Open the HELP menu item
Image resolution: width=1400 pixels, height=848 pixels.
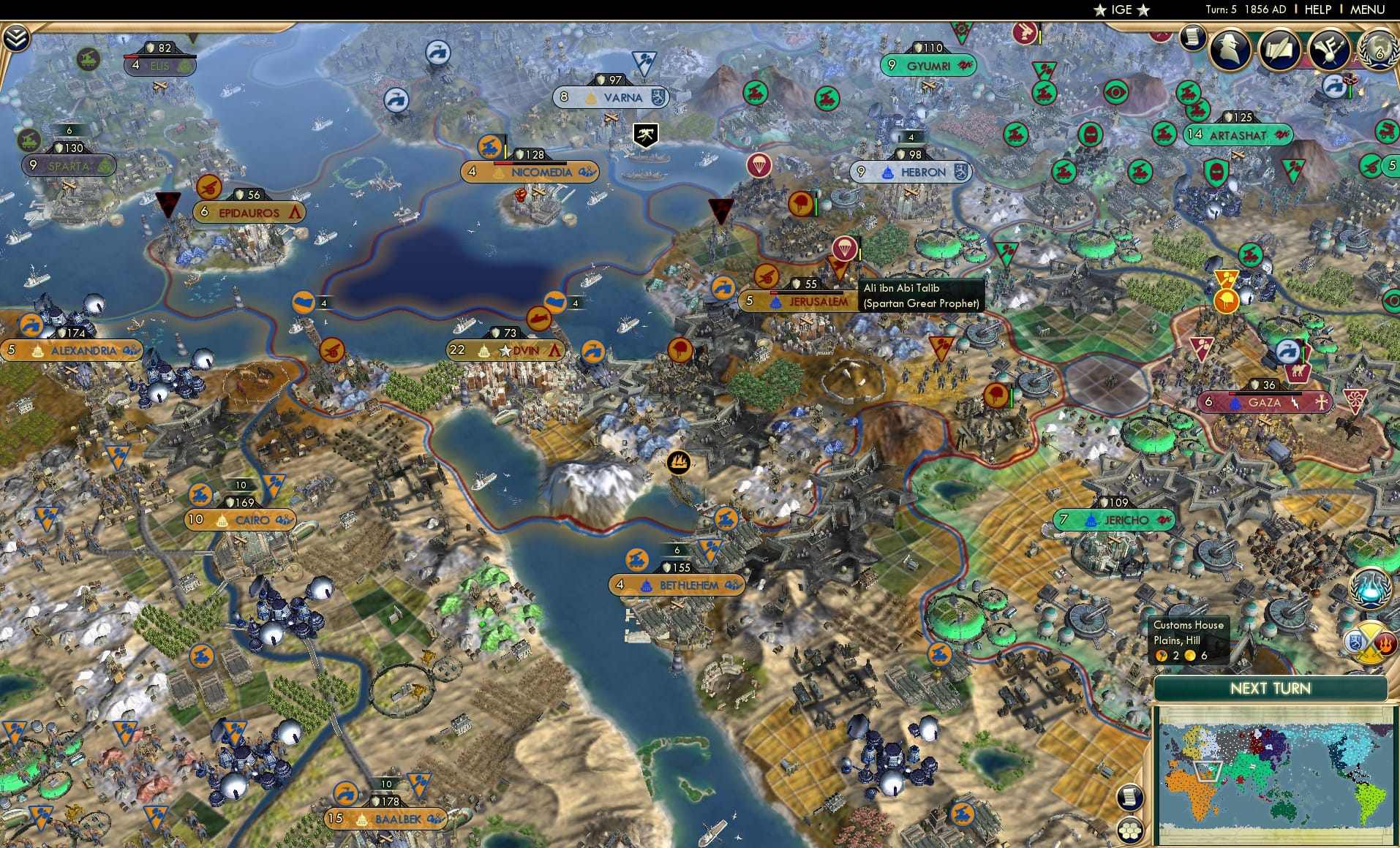pyautogui.click(x=1316, y=10)
